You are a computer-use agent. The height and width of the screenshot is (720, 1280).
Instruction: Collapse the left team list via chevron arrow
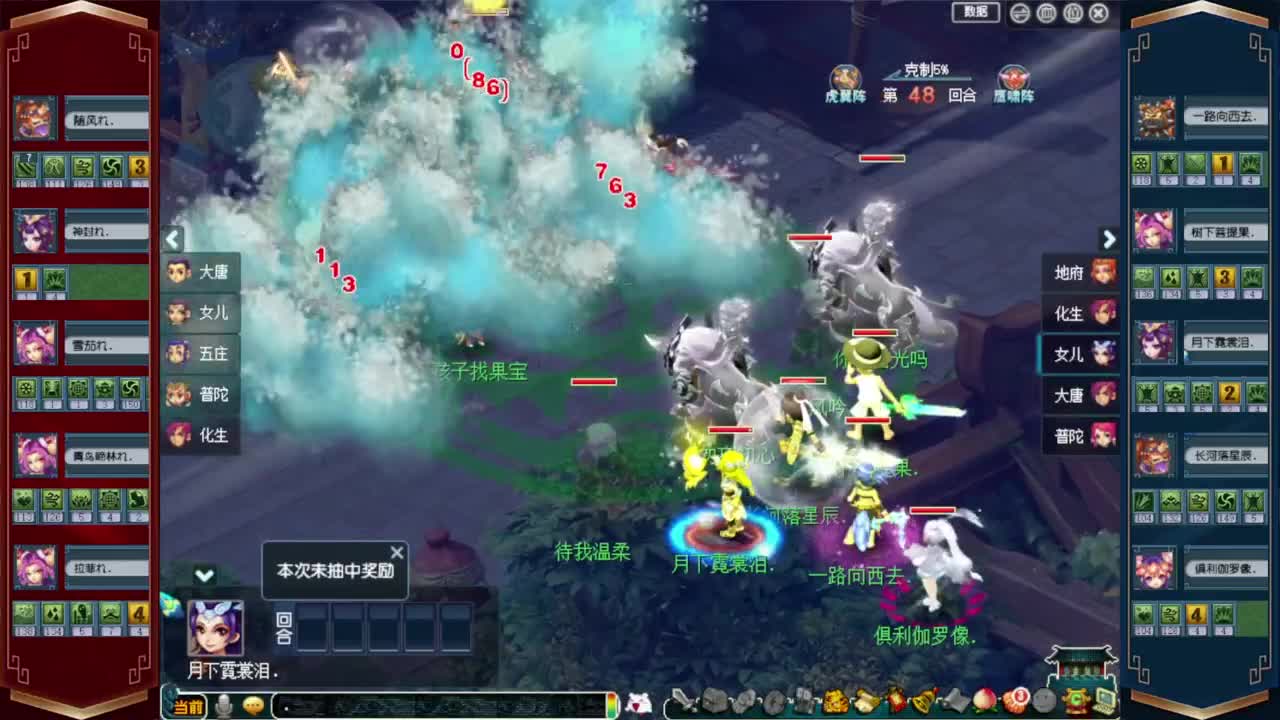coord(172,240)
